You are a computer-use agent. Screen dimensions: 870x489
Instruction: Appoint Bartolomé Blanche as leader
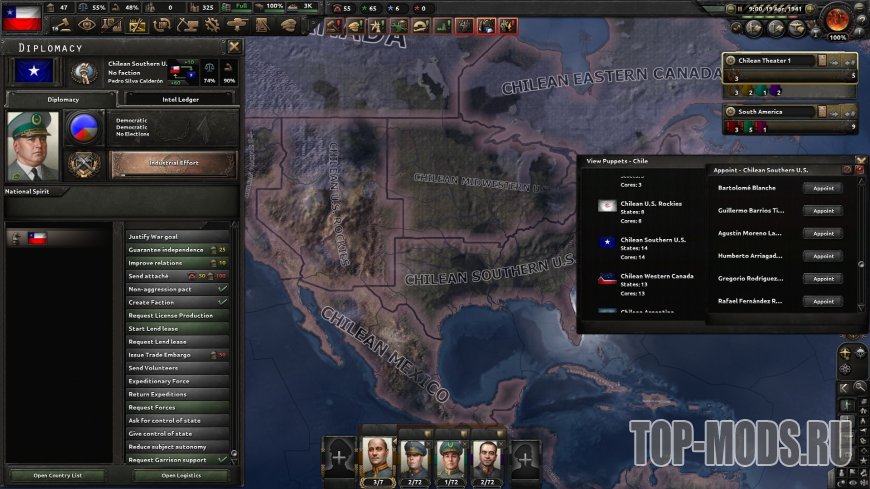(822, 188)
